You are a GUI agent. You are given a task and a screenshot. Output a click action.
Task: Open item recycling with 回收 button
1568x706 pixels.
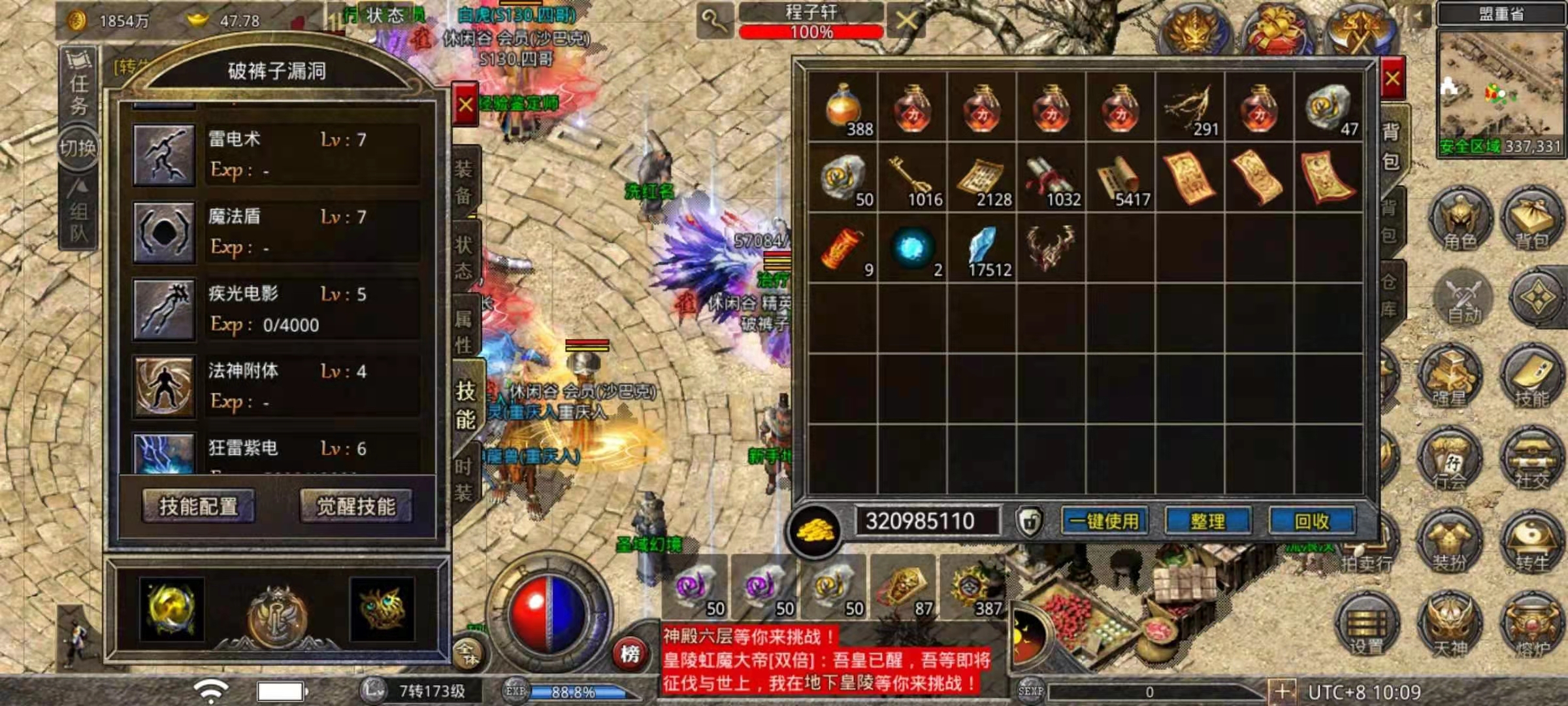tap(1312, 521)
